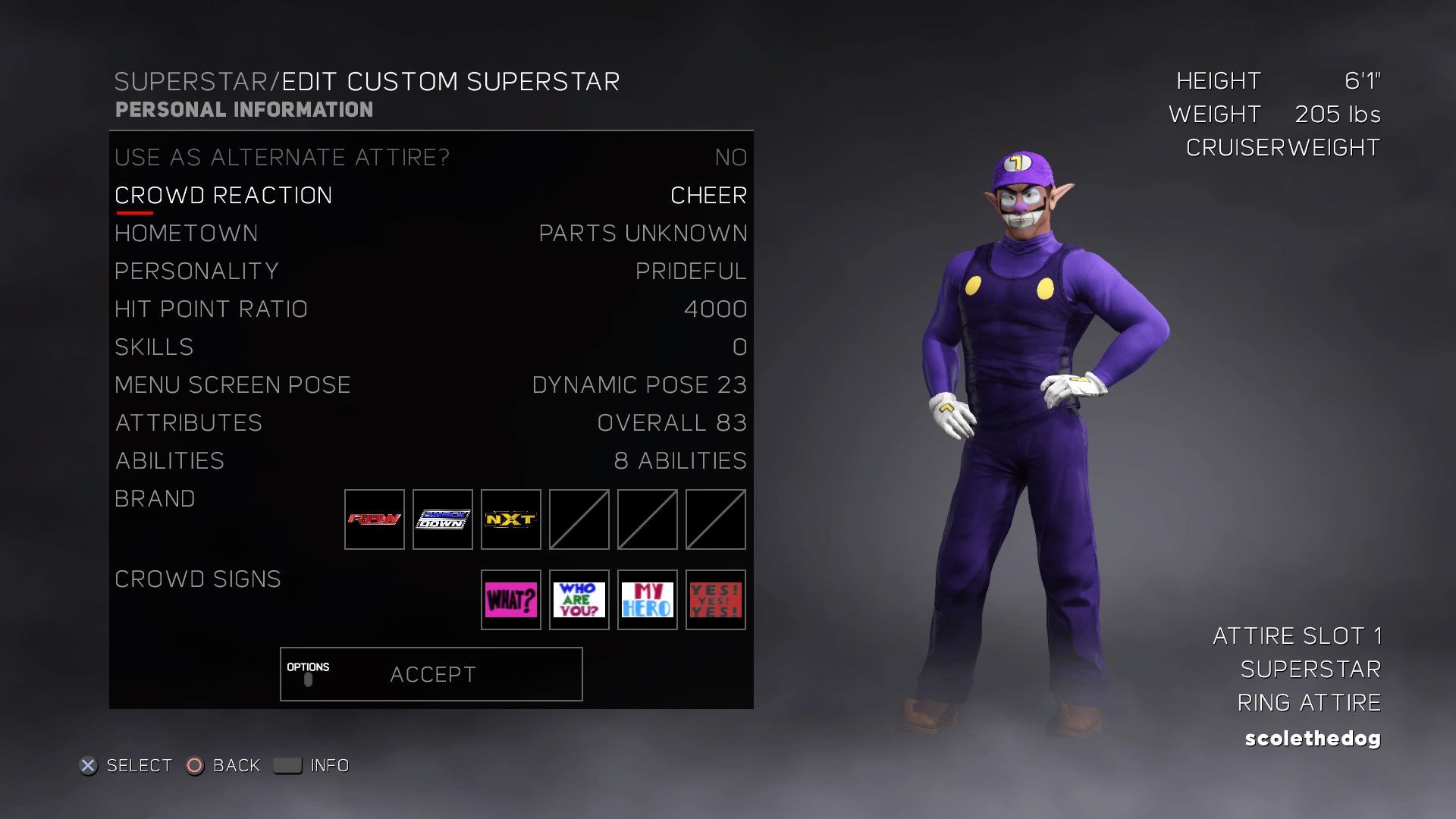Select the RAW brand logo

375,519
